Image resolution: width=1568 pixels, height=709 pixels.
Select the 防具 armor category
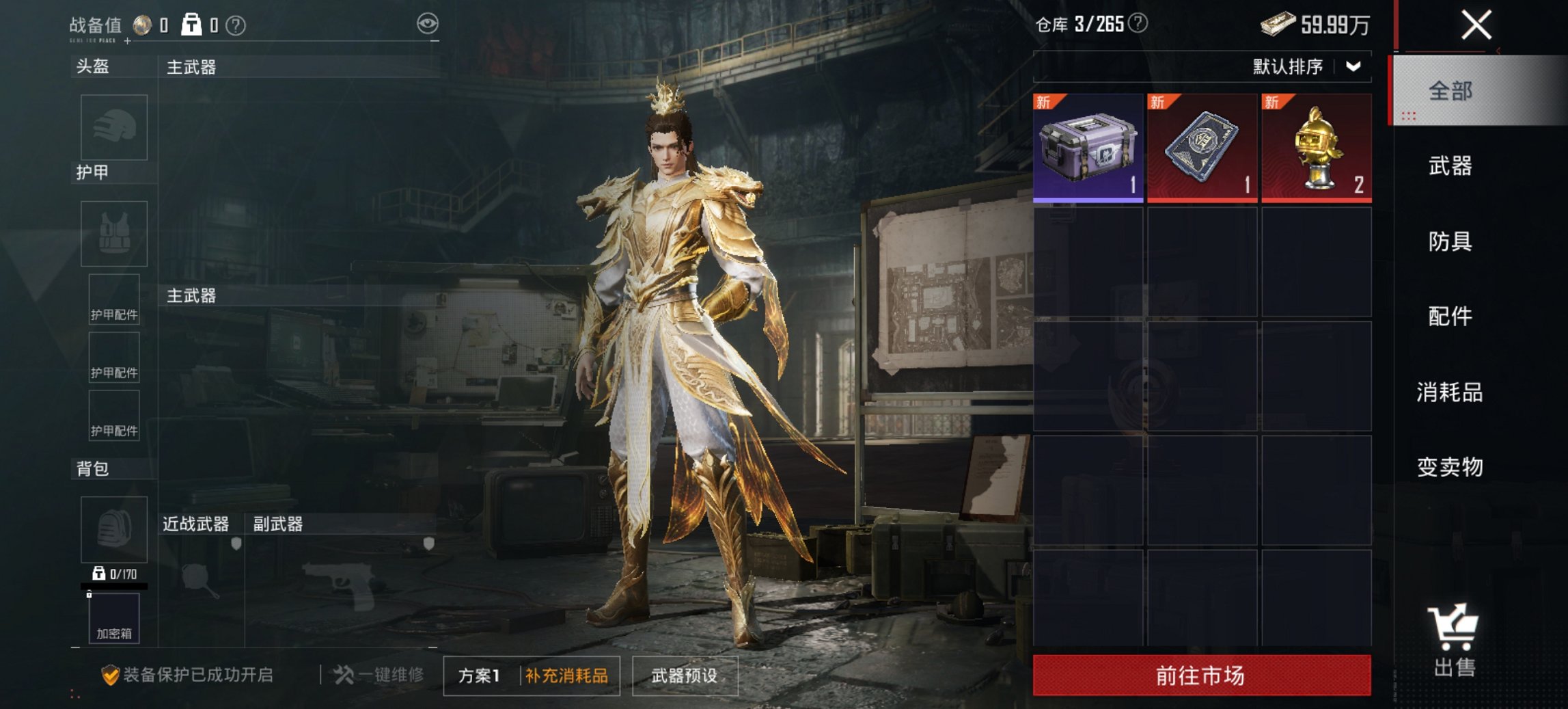(1453, 241)
